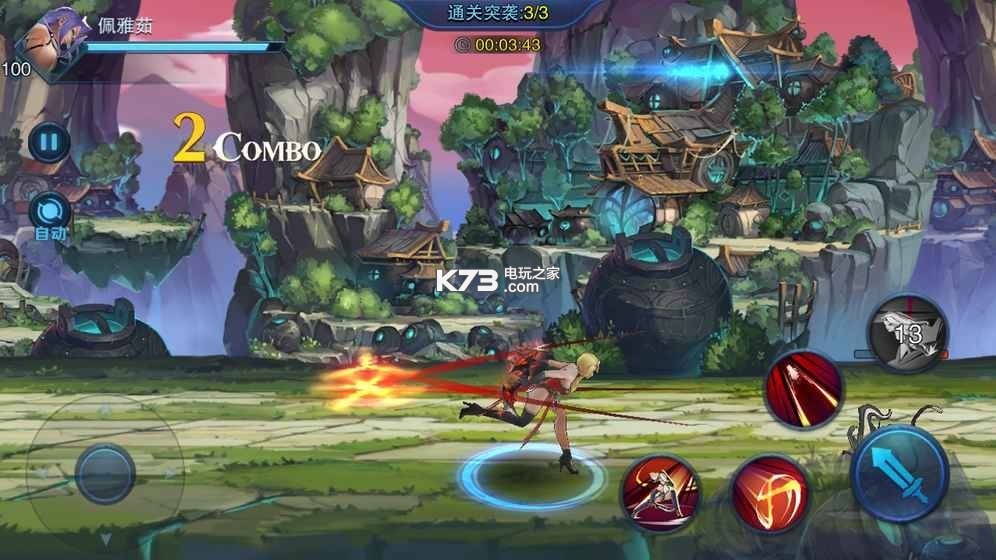This screenshot has height=560, width=996.
Task: Use the red spear thrust skill
Action: 804,390
